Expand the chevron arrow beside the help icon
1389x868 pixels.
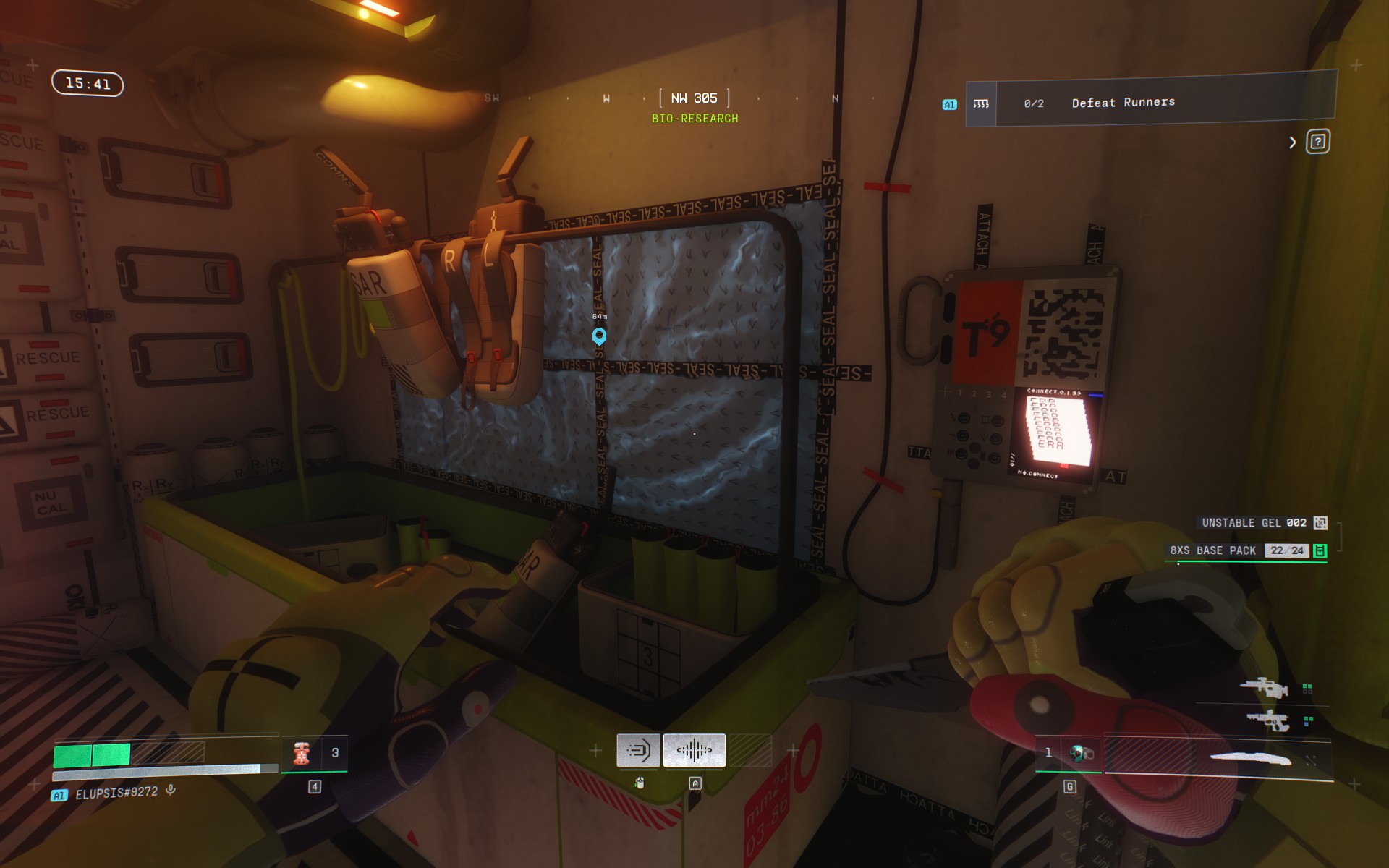point(1292,142)
